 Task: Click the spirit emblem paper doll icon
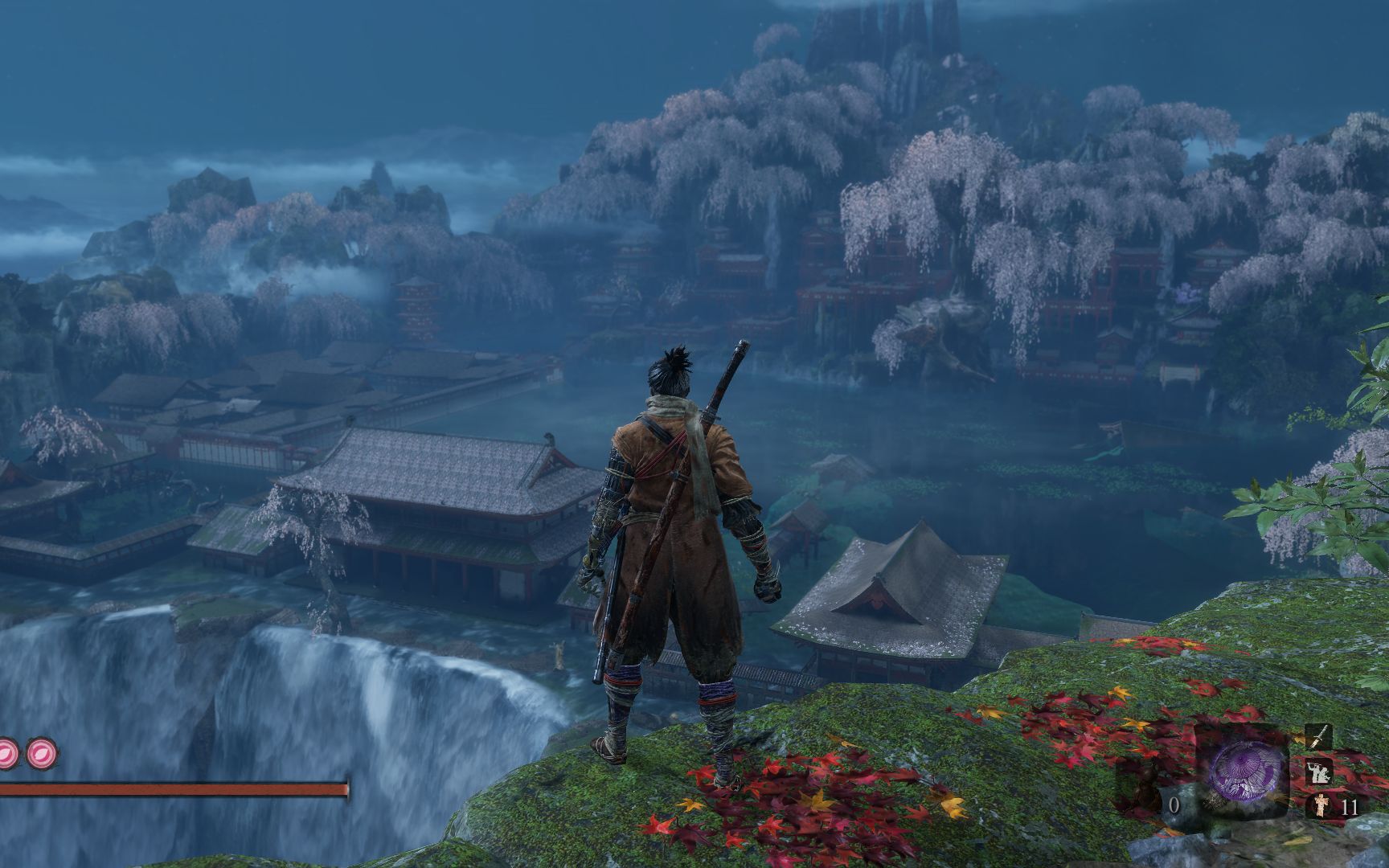tap(1319, 805)
